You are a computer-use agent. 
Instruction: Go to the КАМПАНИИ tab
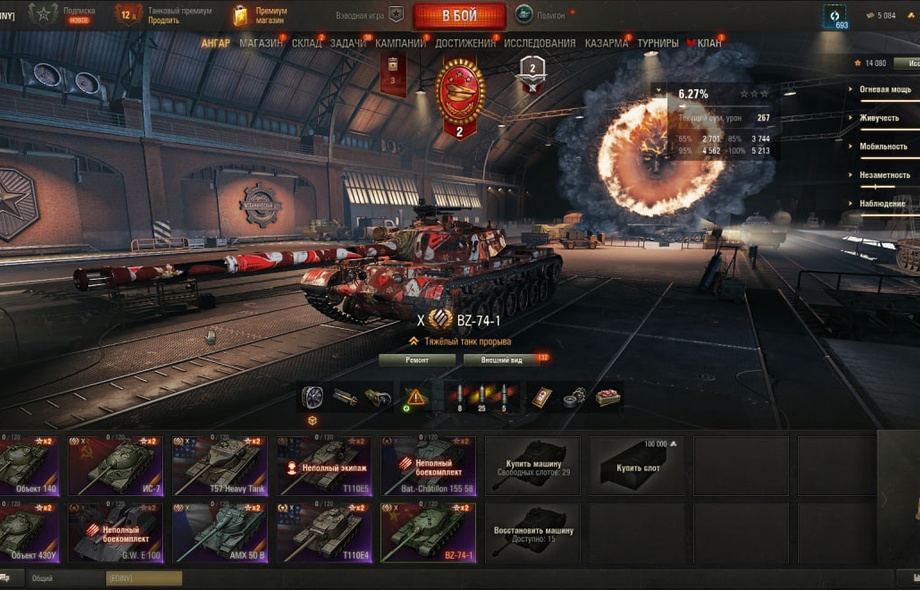point(400,43)
